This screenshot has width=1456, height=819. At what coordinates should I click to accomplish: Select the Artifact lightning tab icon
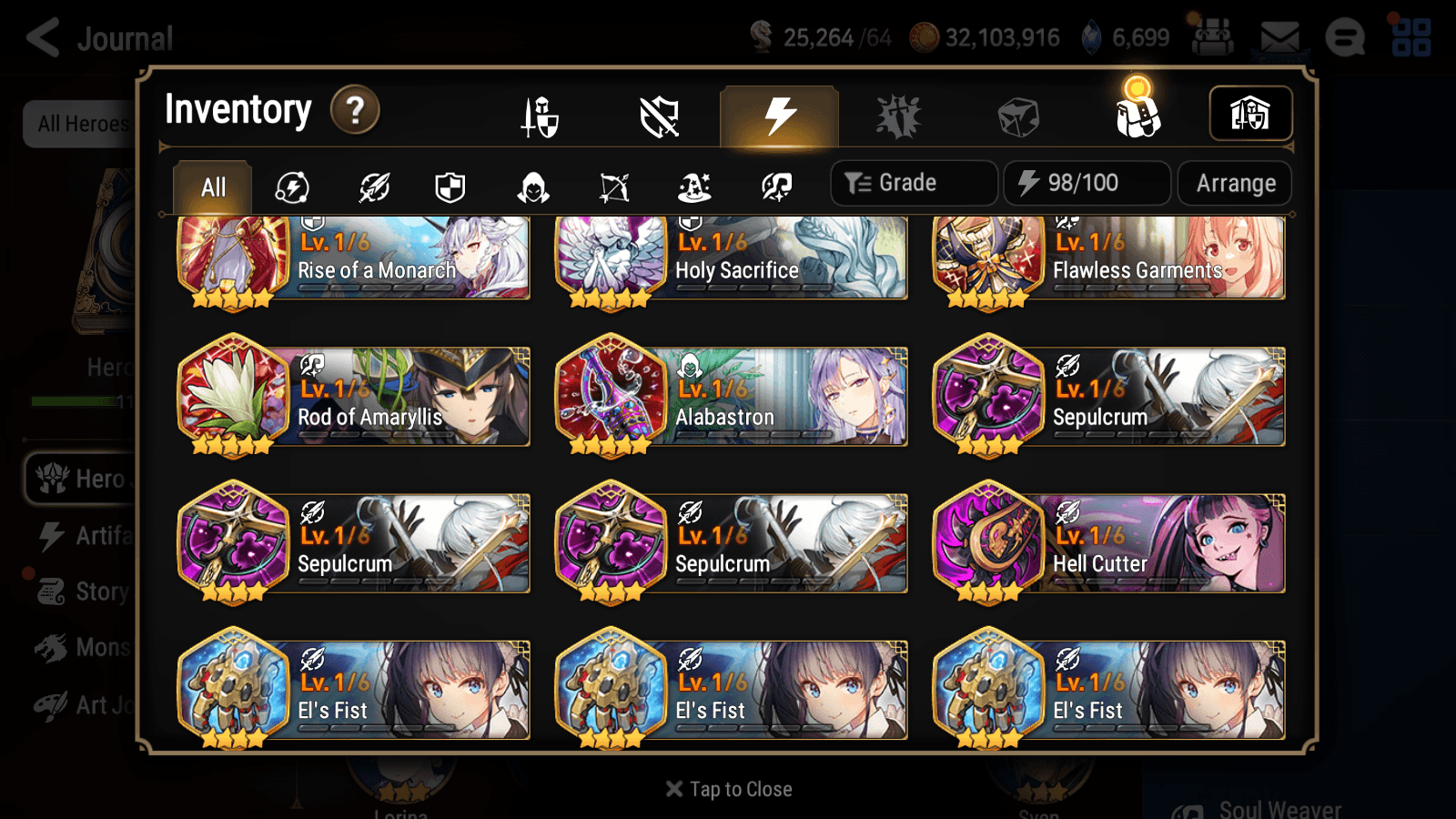click(776, 116)
